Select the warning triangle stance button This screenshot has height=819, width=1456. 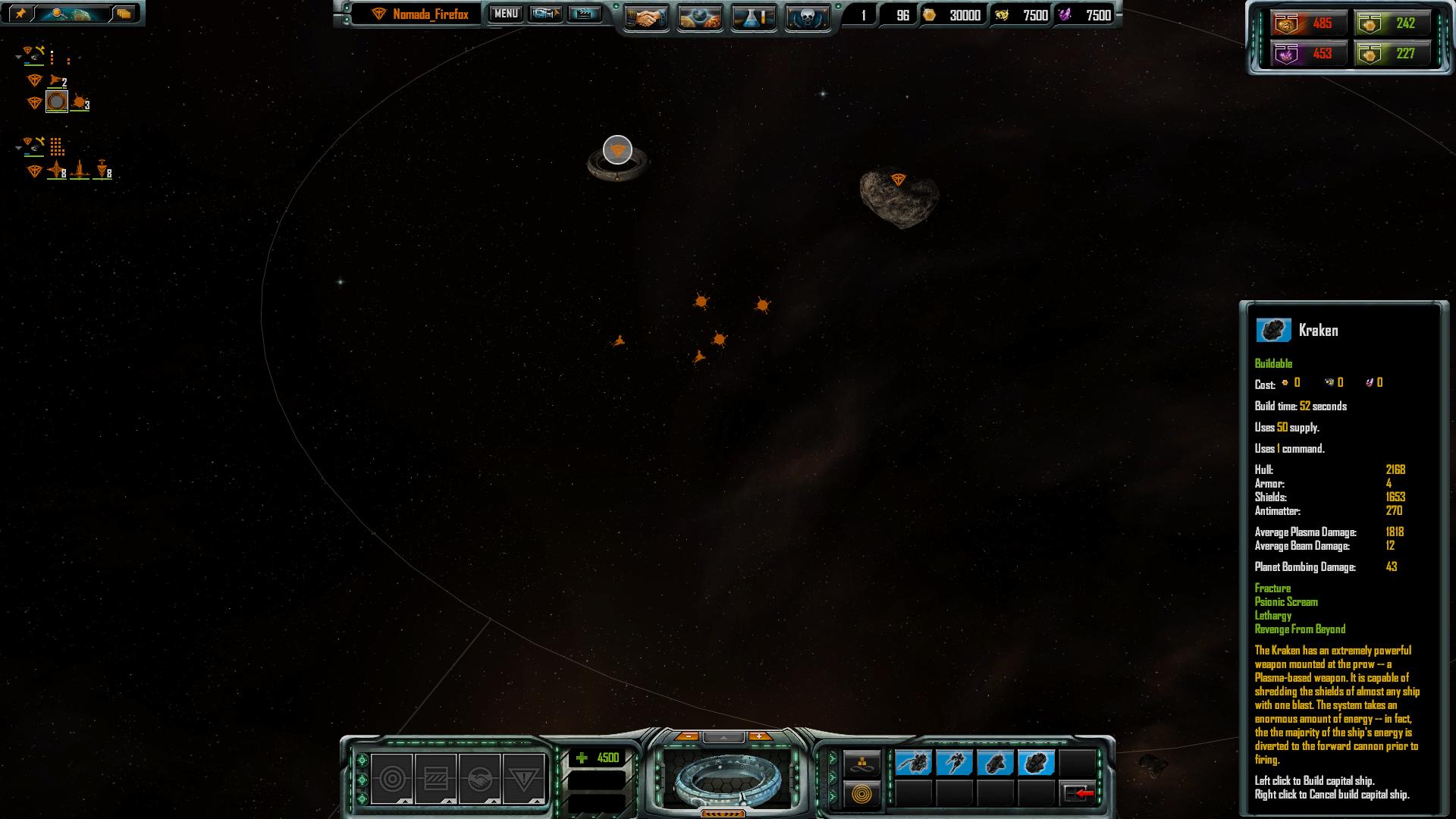pyautogui.click(x=523, y=779)
